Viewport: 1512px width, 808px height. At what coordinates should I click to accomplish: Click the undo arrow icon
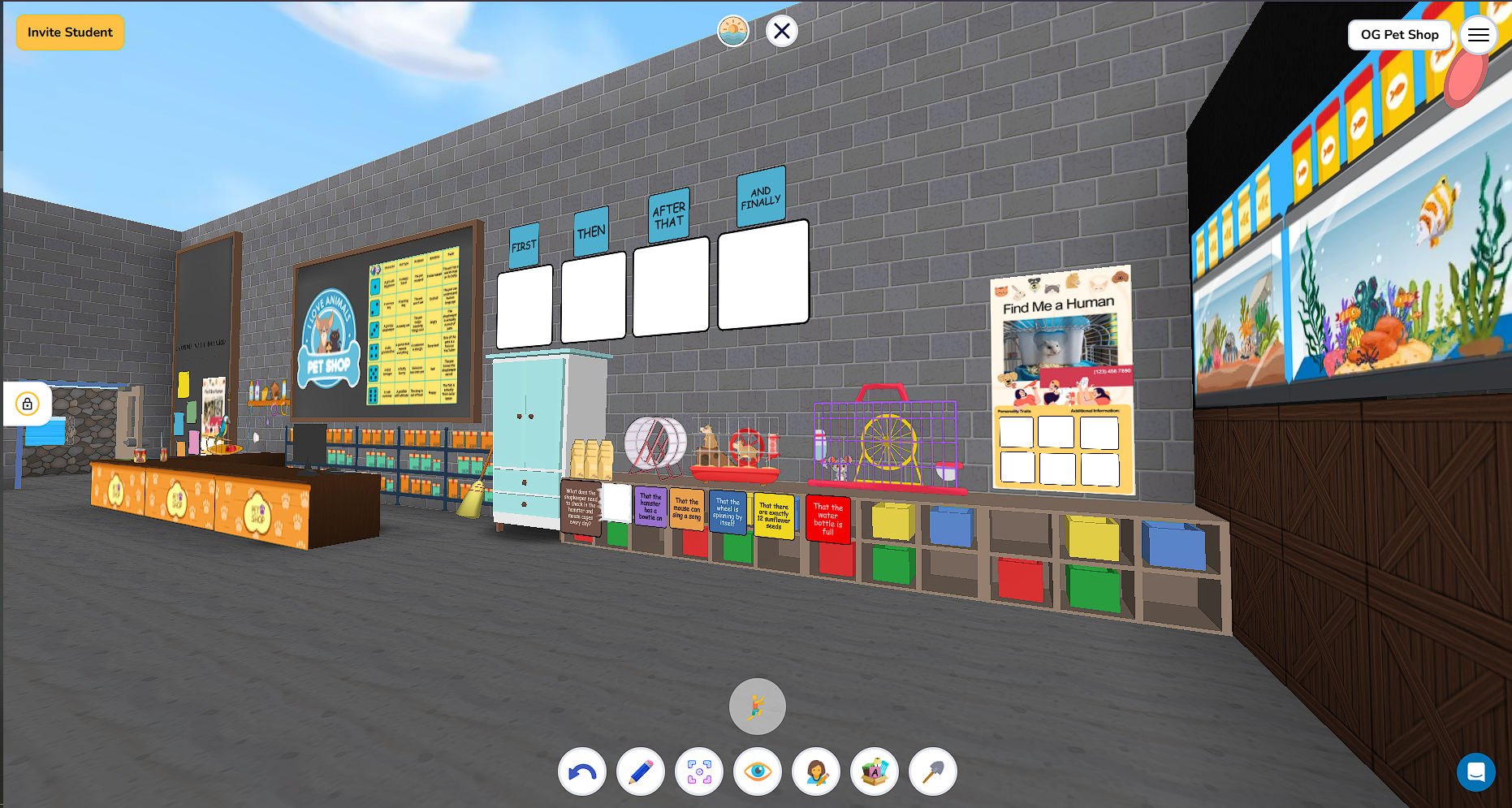click(581, 771)
